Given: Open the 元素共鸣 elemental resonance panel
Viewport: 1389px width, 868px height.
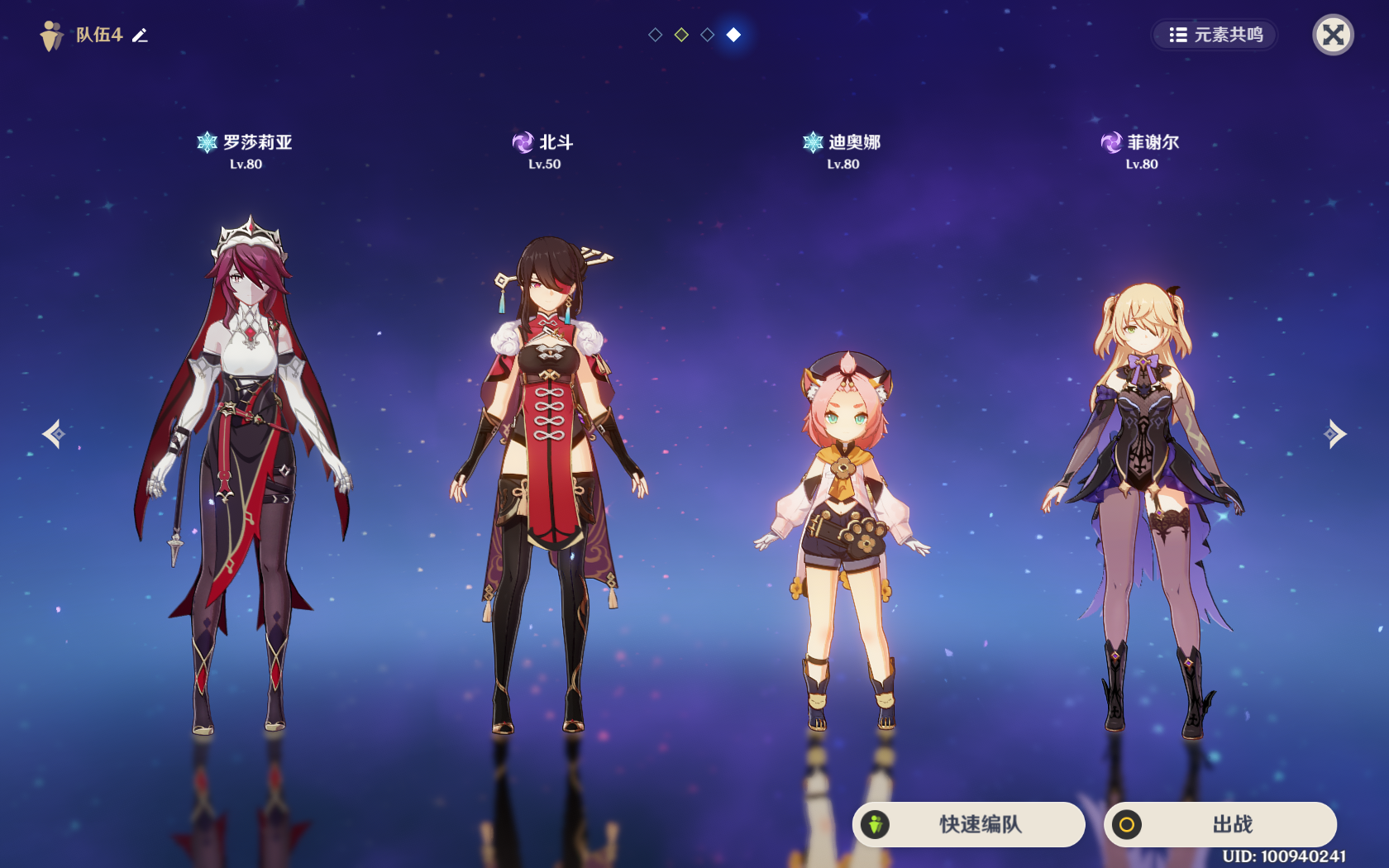Looking at the screenshot, I should 1215,35.
